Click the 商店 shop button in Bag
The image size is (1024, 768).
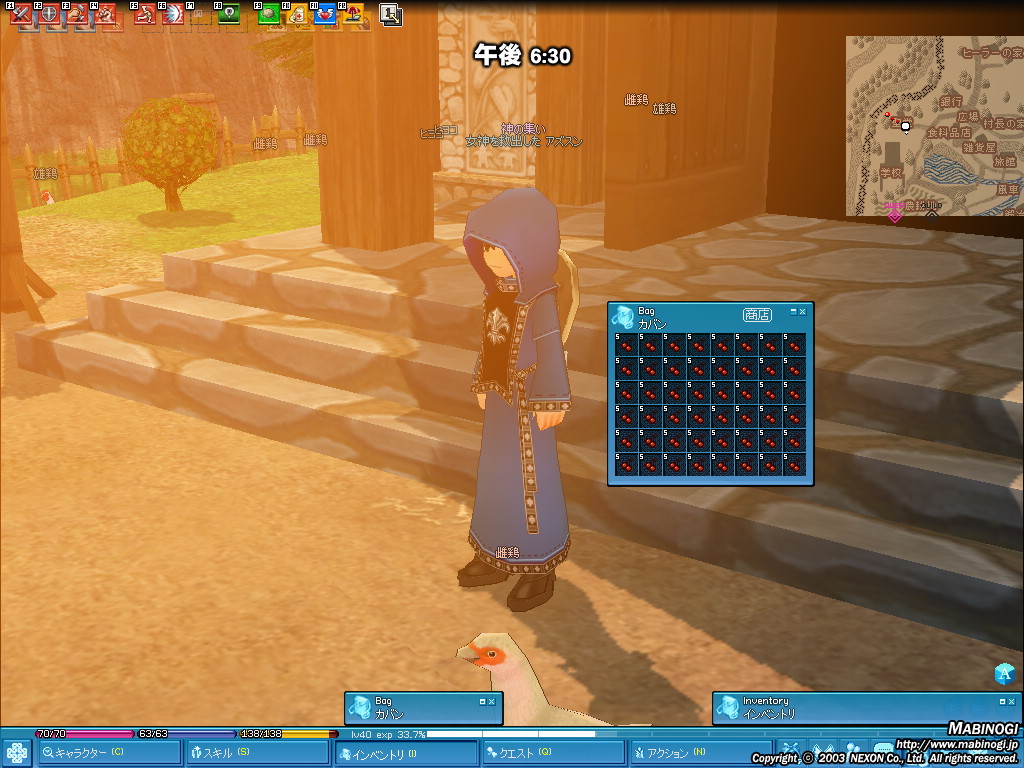pyautogui.click(x=757, y=314)
